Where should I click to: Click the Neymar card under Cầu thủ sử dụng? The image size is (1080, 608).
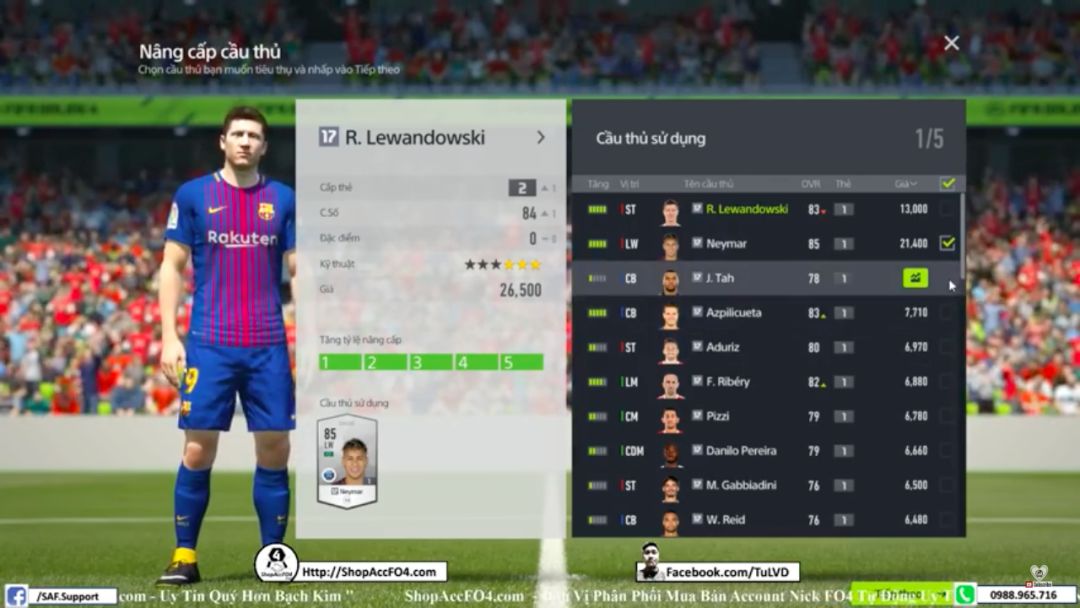[x=347, y=461]
